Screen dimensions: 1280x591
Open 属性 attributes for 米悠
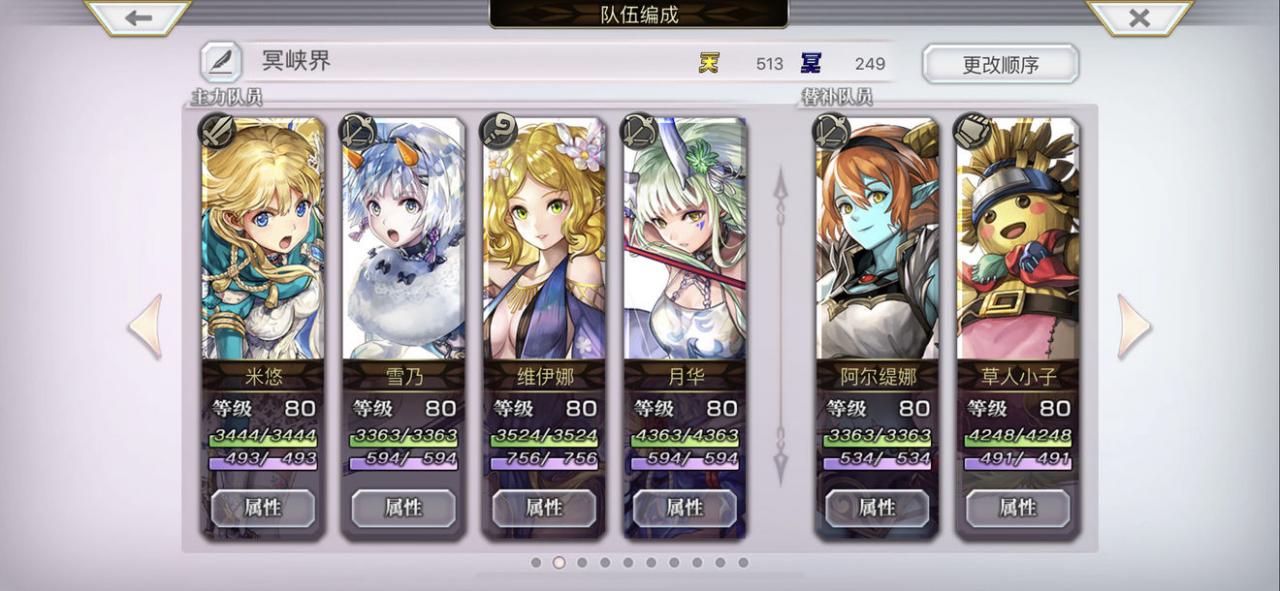click(263, 508)
